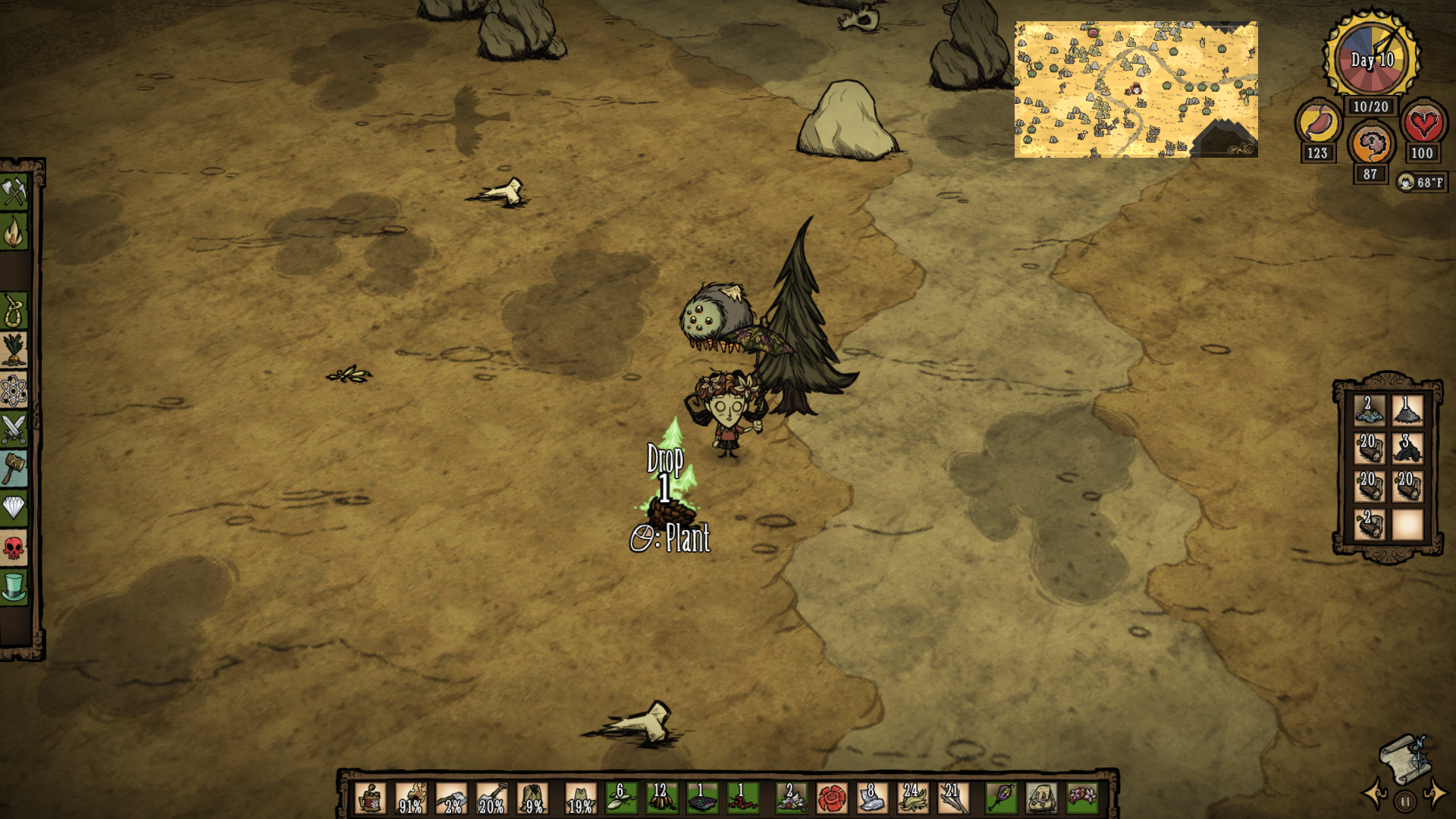Click the minimap overview

1135,89
